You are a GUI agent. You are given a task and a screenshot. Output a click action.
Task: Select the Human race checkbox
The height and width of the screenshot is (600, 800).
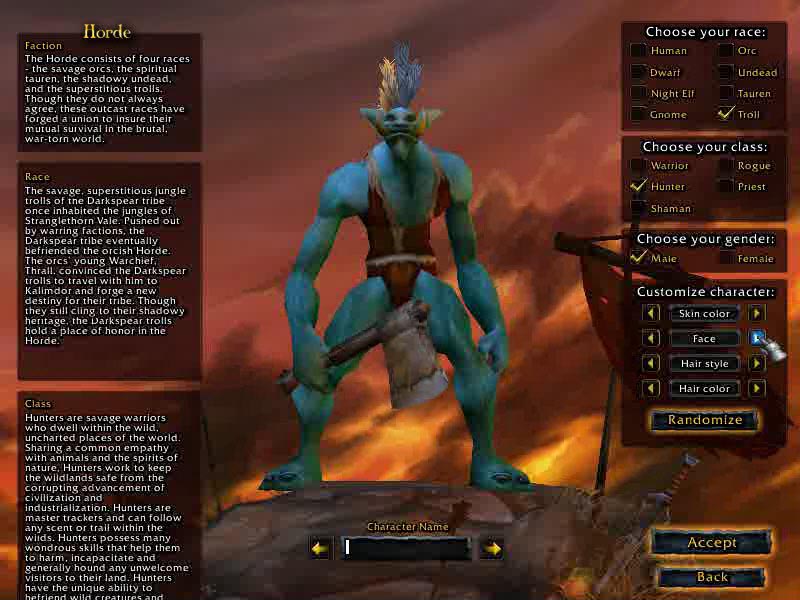pyautogui.click(x=638, y=50)
